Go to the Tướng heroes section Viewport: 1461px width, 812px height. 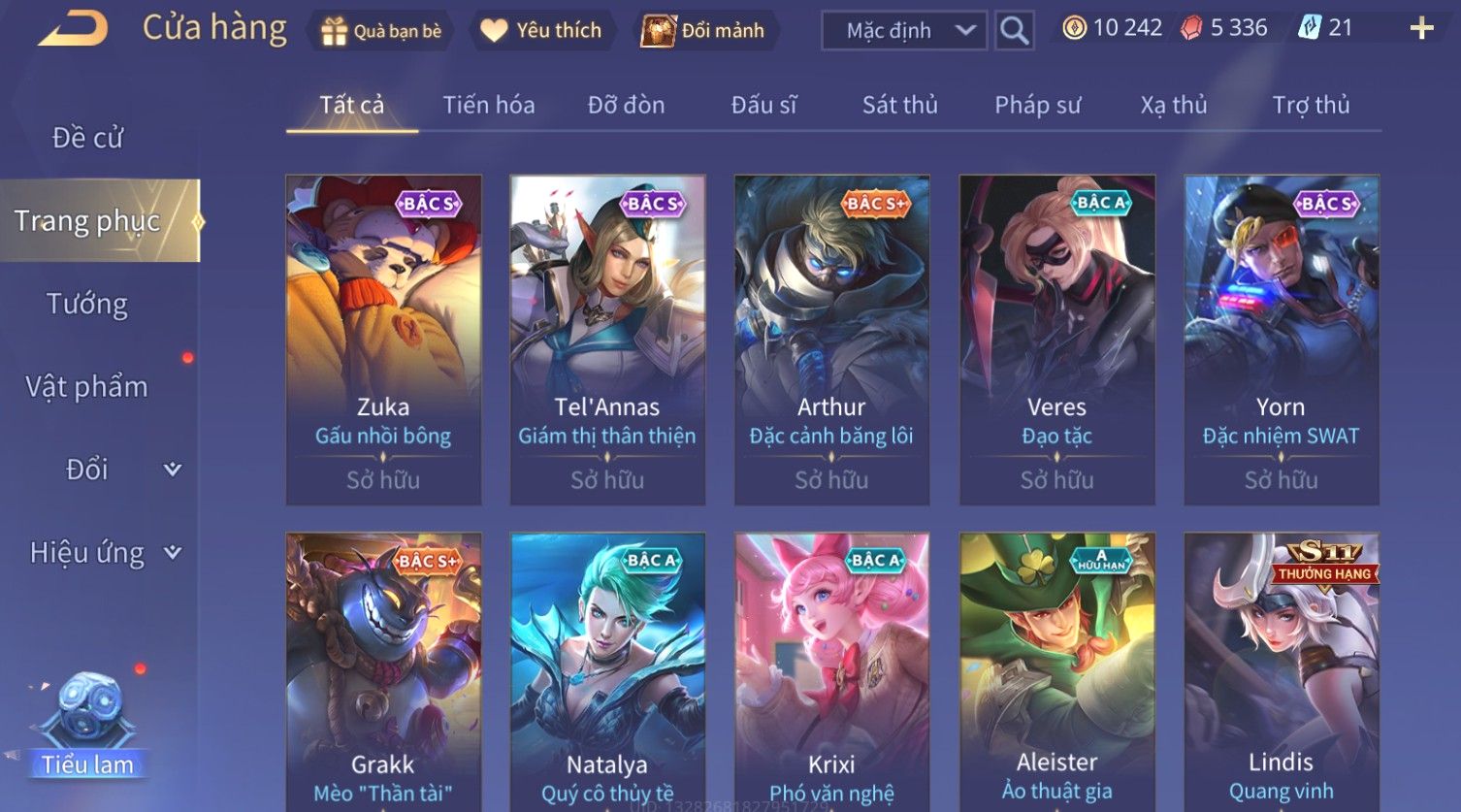pyautogui.click(x=87, y=304)
